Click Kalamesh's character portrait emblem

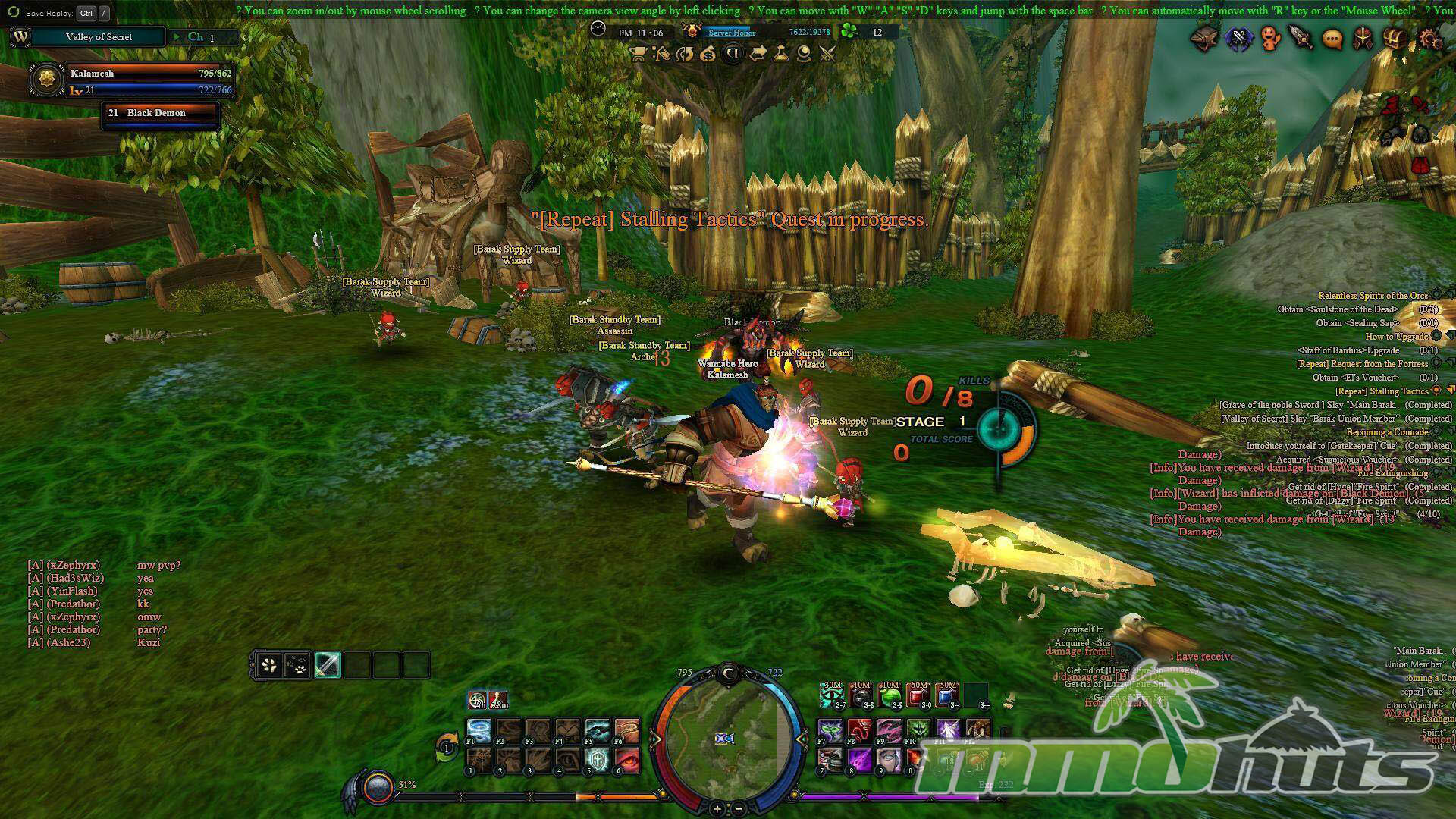48,80
